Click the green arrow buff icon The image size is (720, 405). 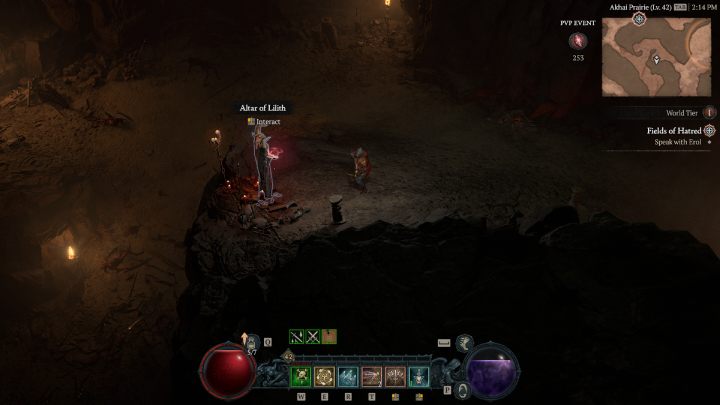pos(297,336)
